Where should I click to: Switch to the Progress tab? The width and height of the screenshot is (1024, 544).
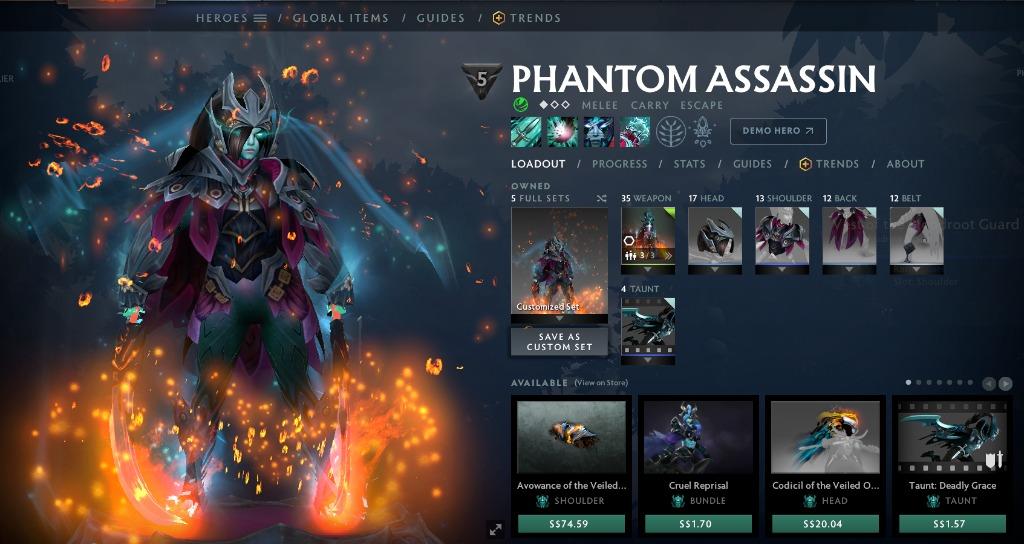pyautogui.click(x=619, y=164)
